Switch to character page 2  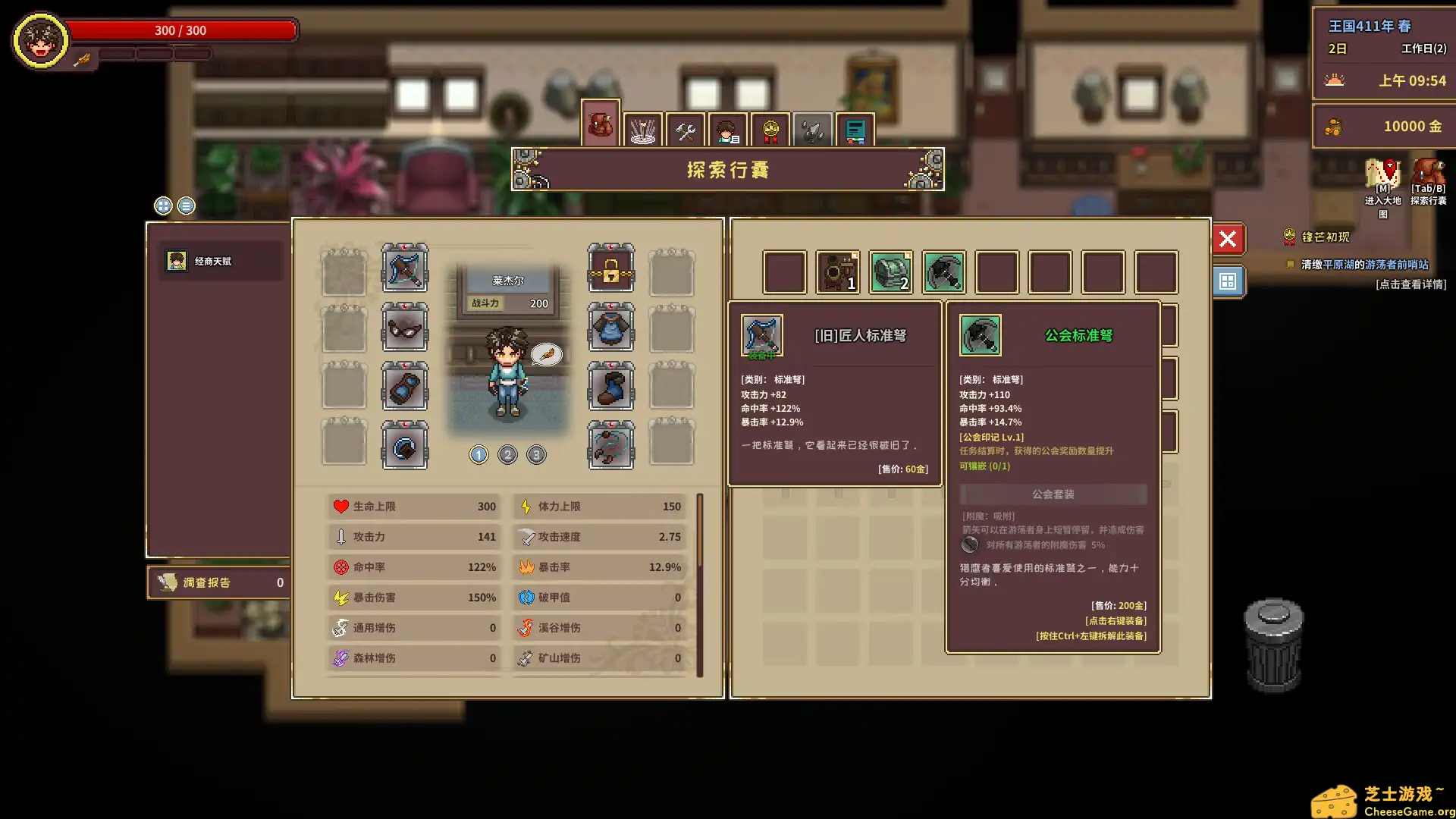click(507, 455)
